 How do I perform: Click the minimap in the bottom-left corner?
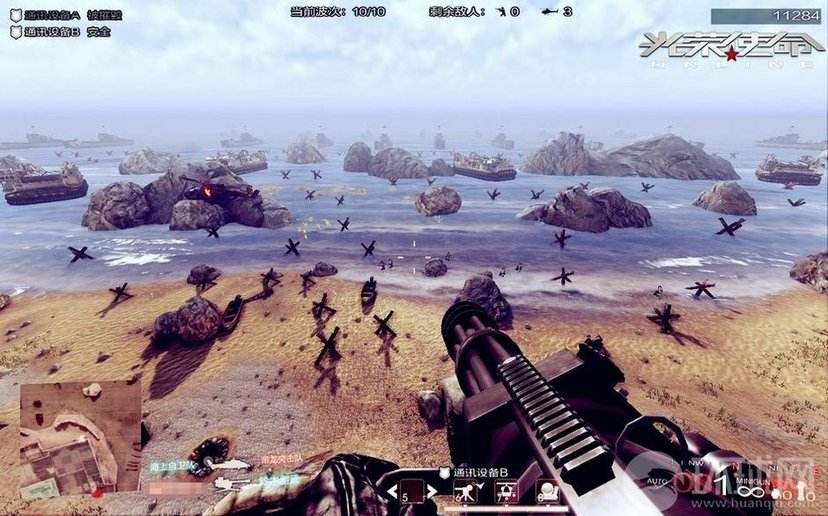click(x=80, y=439)
